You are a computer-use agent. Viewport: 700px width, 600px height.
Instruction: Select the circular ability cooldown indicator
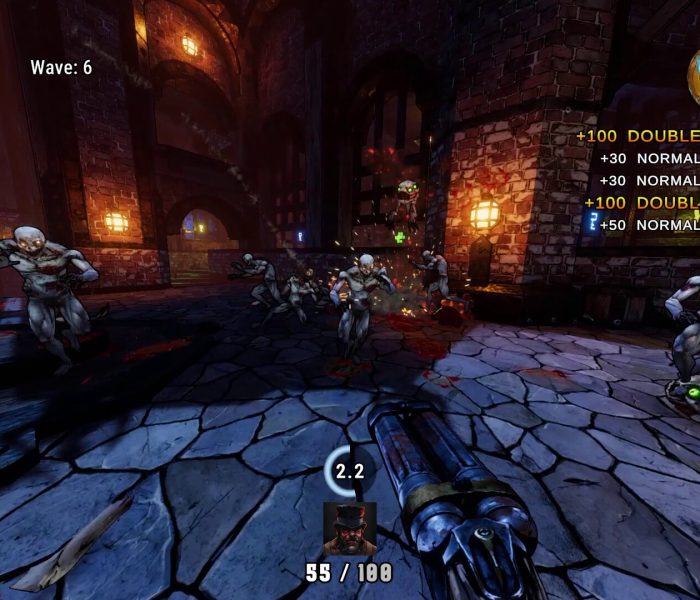349,470
